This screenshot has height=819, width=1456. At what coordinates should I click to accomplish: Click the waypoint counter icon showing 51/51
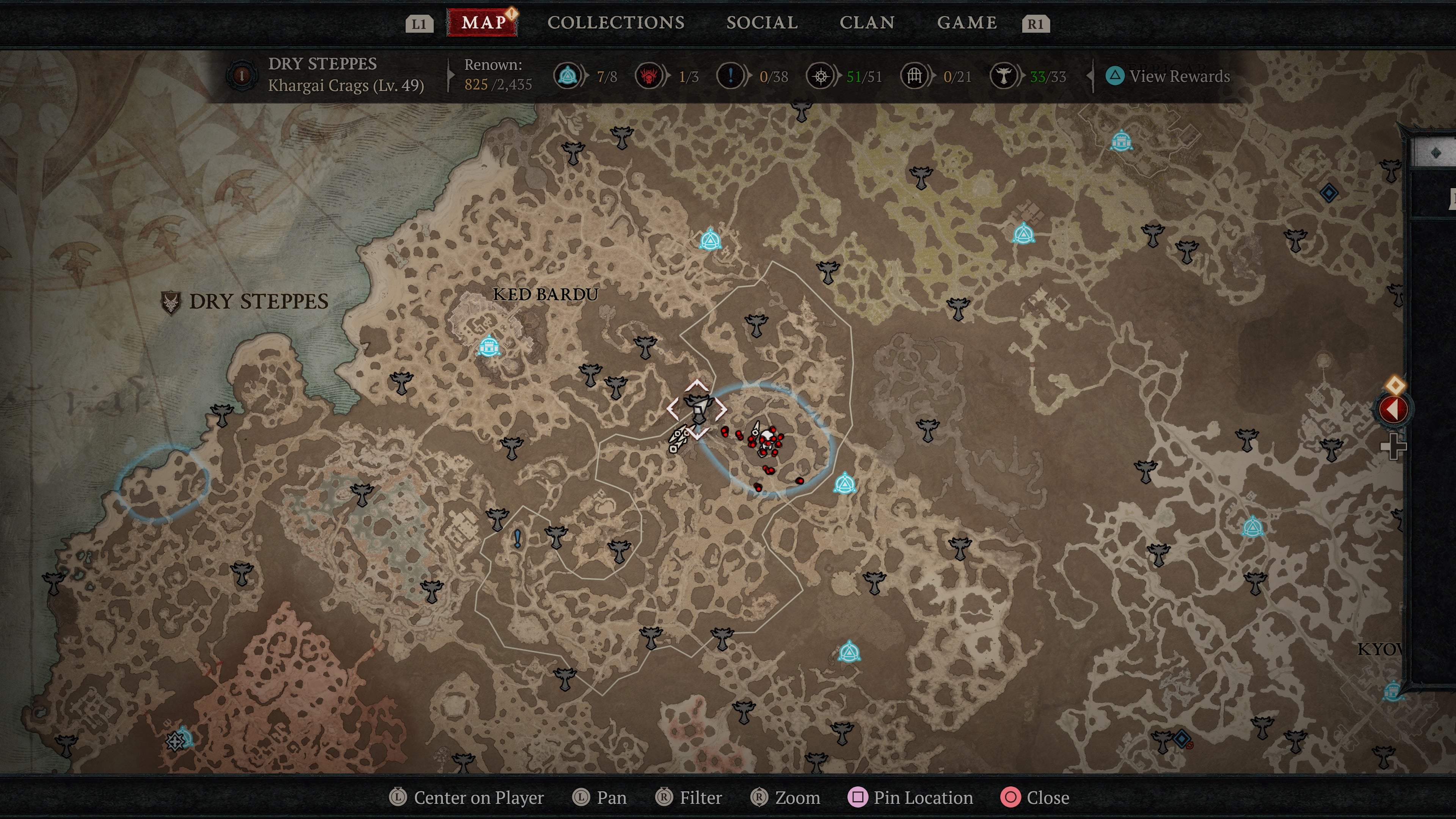[821, 76]
